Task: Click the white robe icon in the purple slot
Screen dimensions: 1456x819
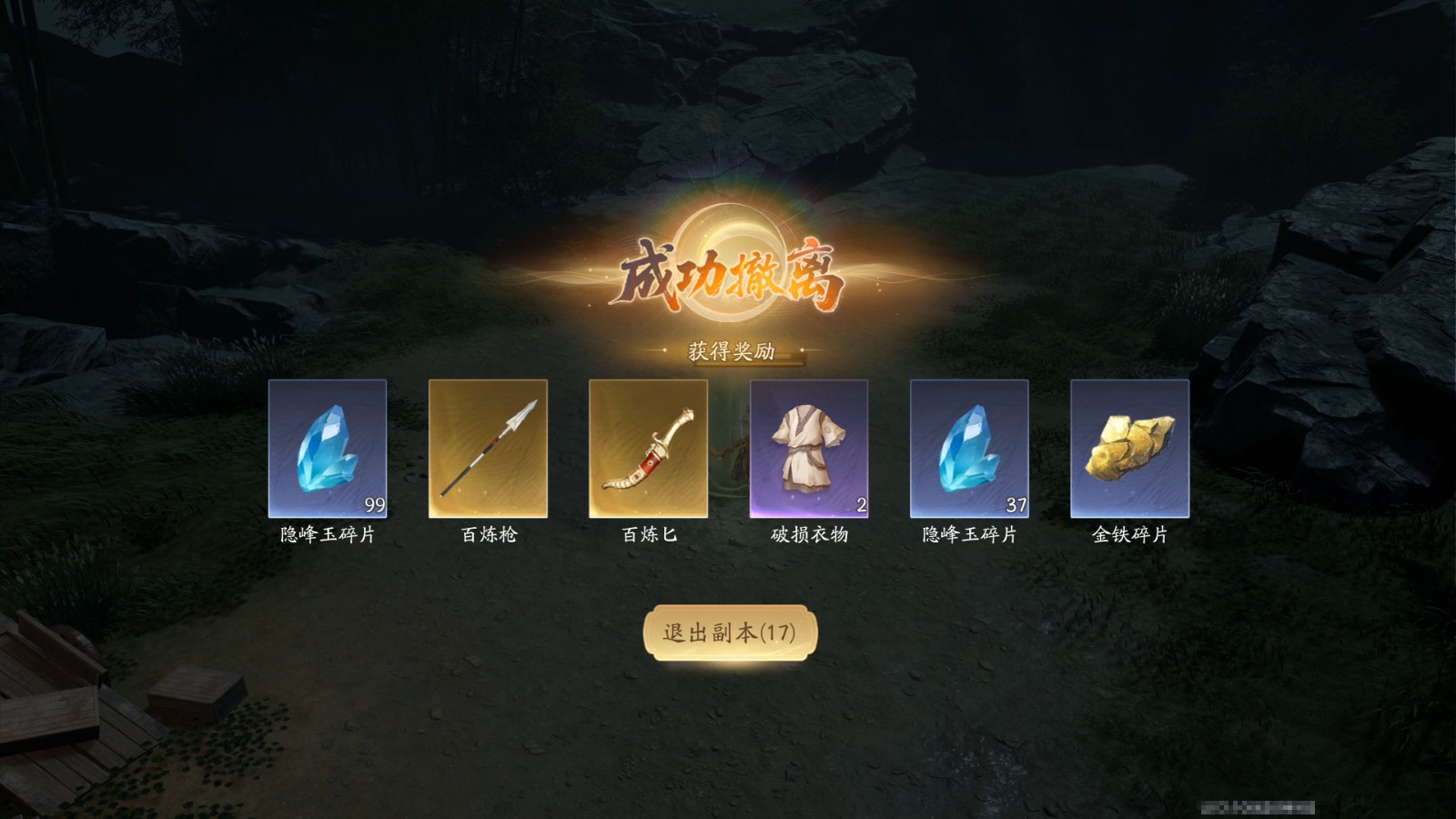Action: click(809, 446)
